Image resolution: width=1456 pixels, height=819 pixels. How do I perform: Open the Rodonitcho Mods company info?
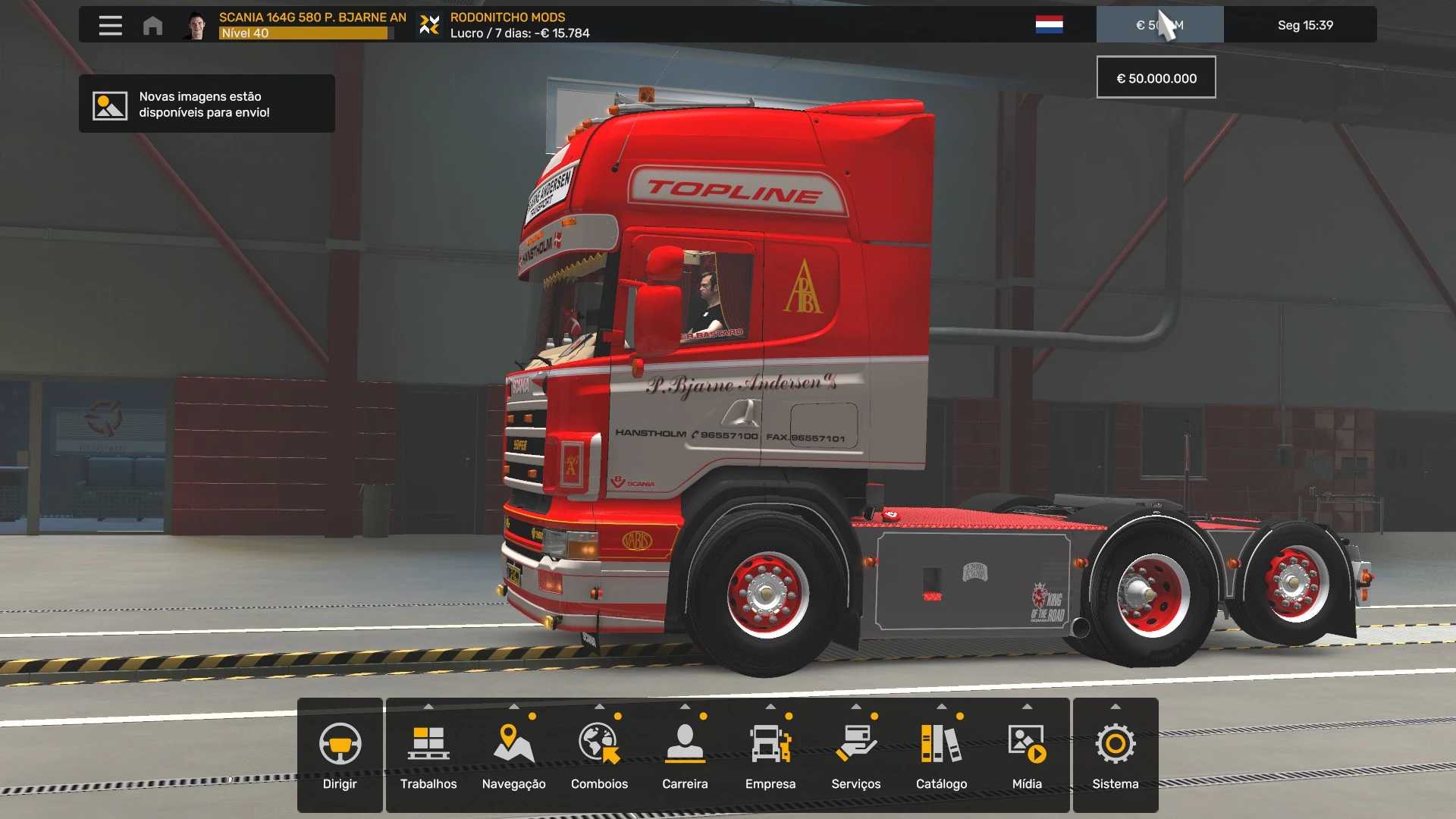(507, 25)
